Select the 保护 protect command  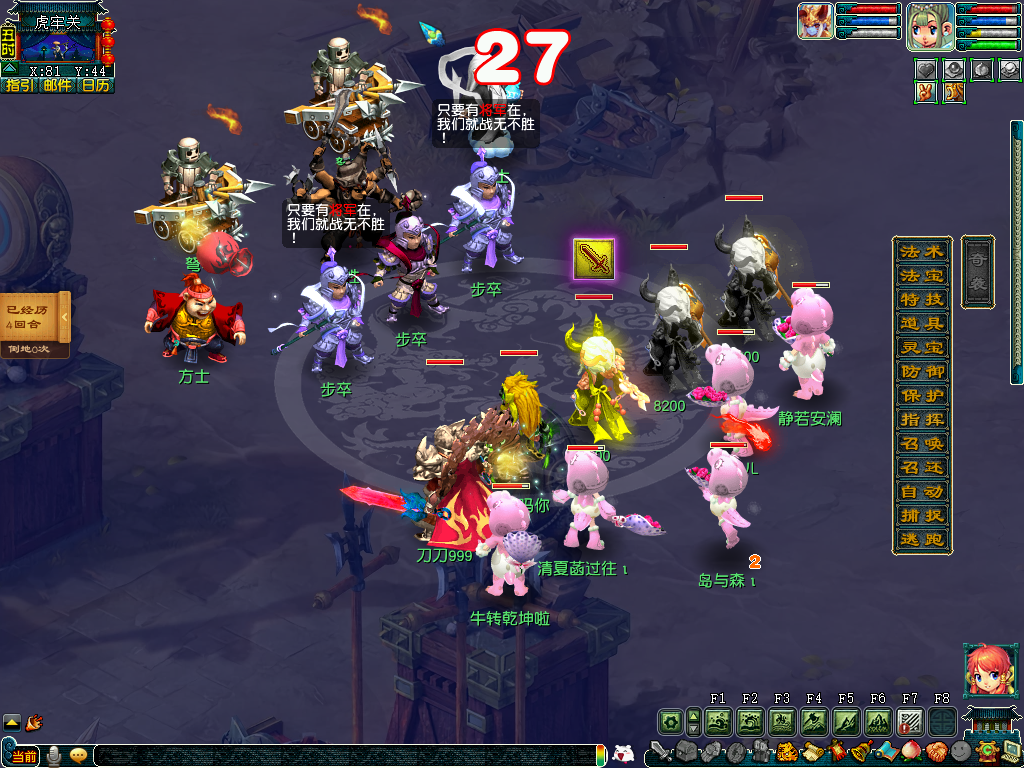click(x=907, y=395)
